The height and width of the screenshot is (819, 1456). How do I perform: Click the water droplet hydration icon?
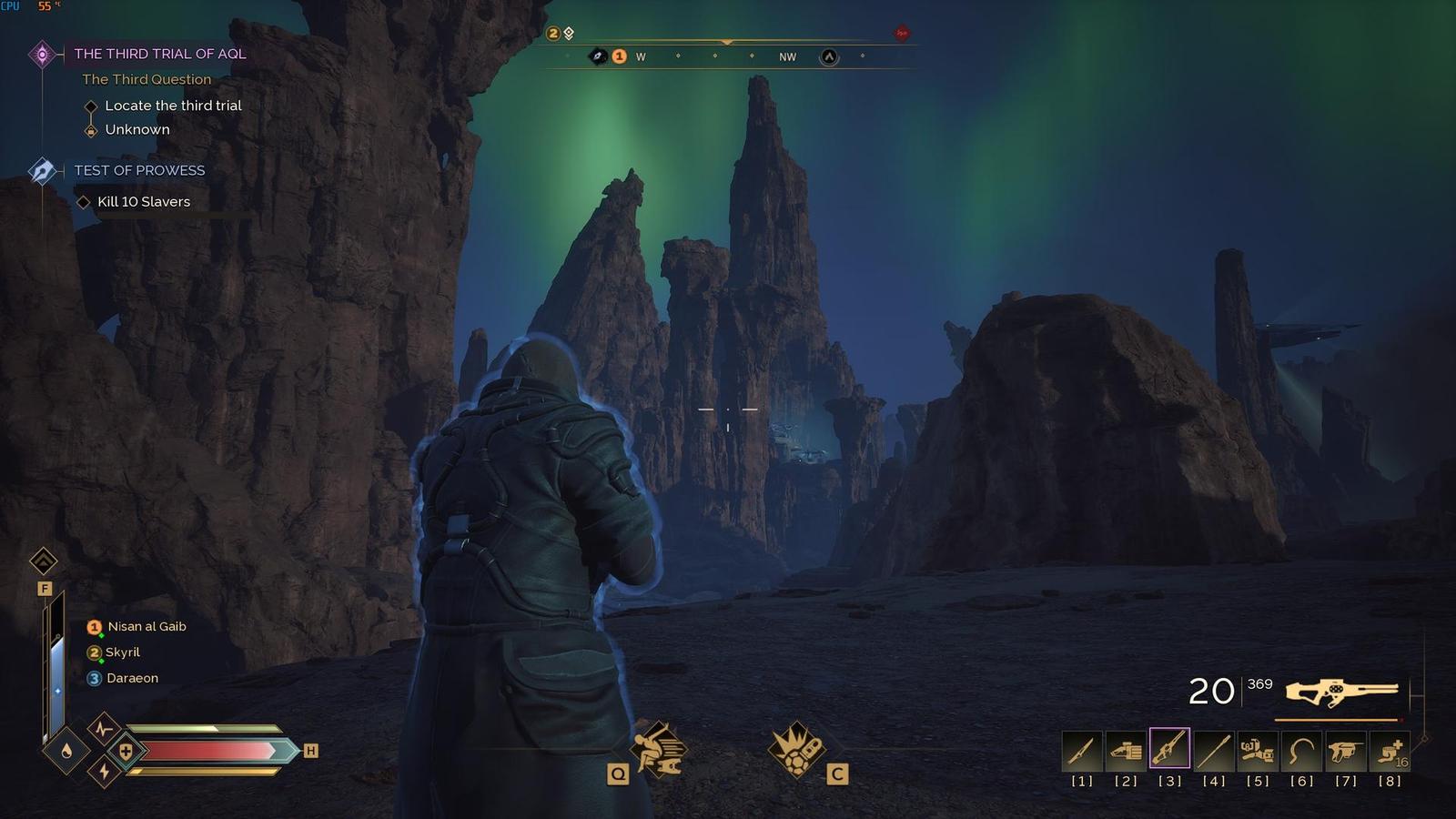tap(66, 751)
